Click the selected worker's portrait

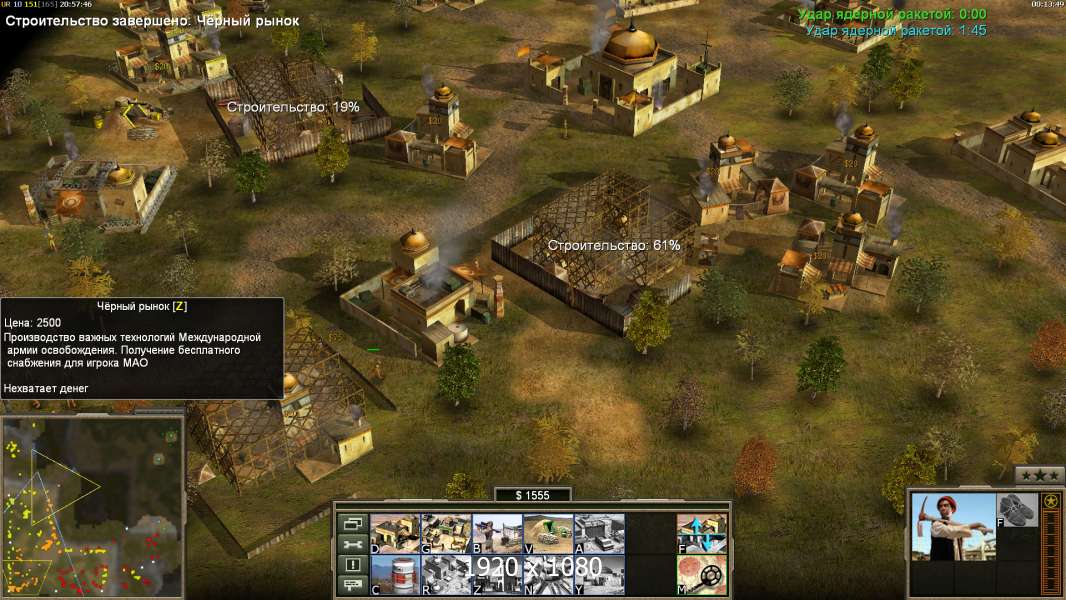954,527
